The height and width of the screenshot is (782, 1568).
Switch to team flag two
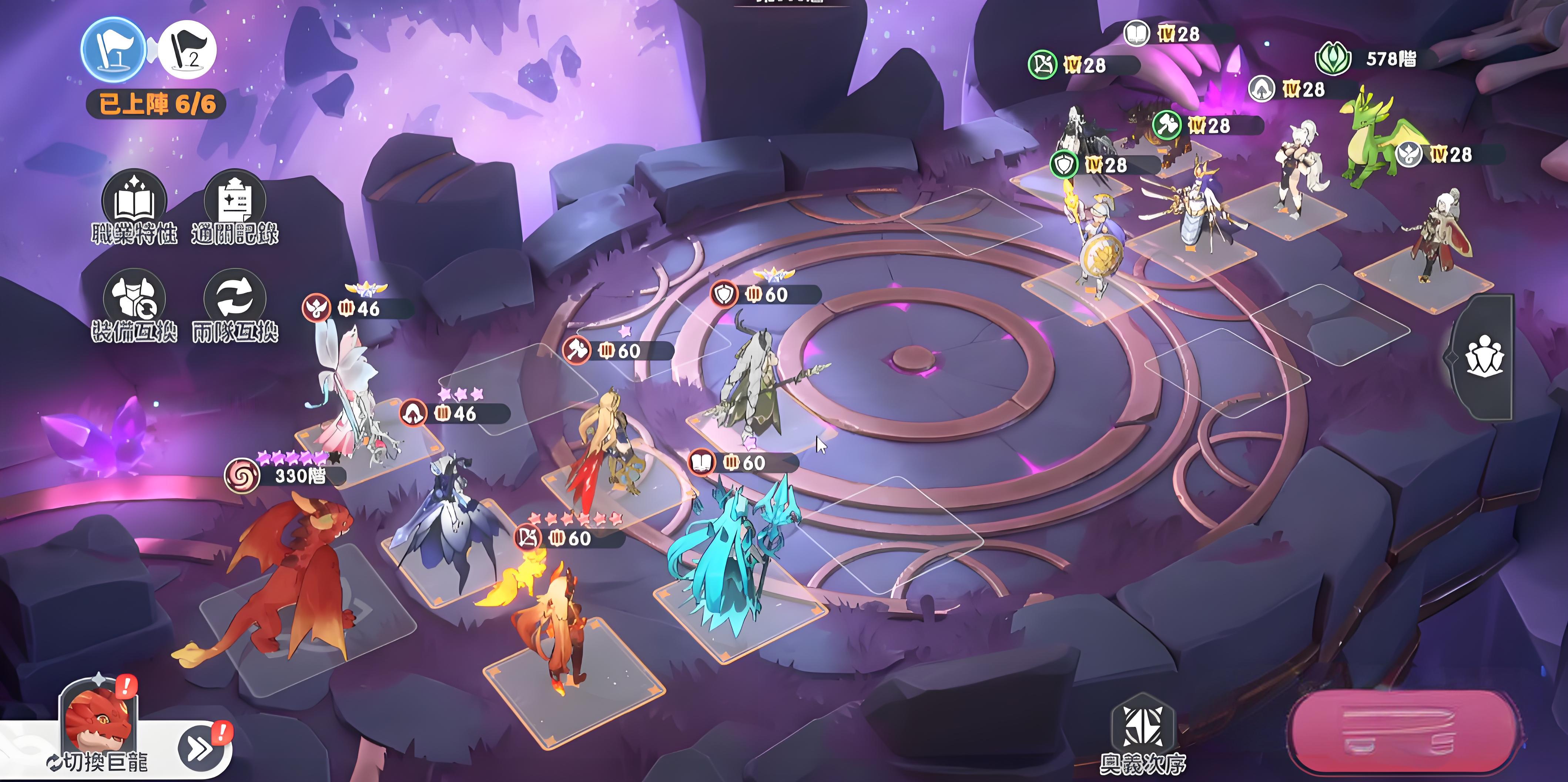187,50
